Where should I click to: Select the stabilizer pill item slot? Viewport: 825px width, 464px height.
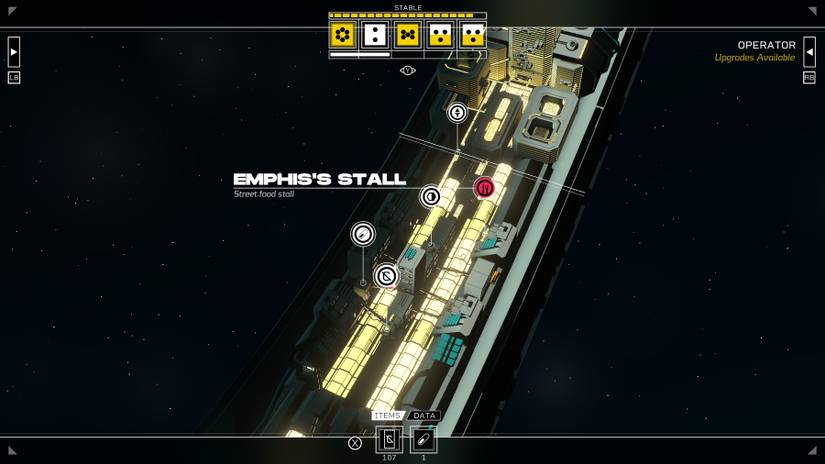point(423,439)
